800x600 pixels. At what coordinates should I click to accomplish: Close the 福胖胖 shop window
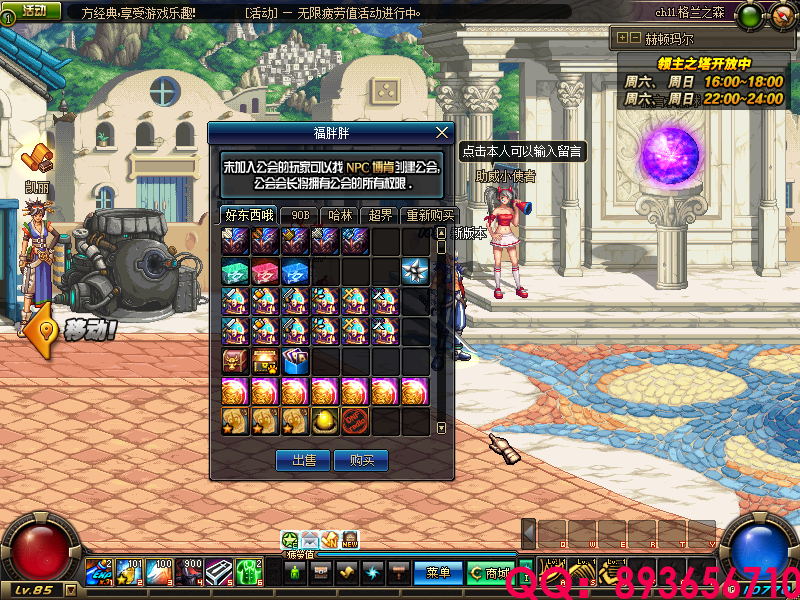(443, 132)
